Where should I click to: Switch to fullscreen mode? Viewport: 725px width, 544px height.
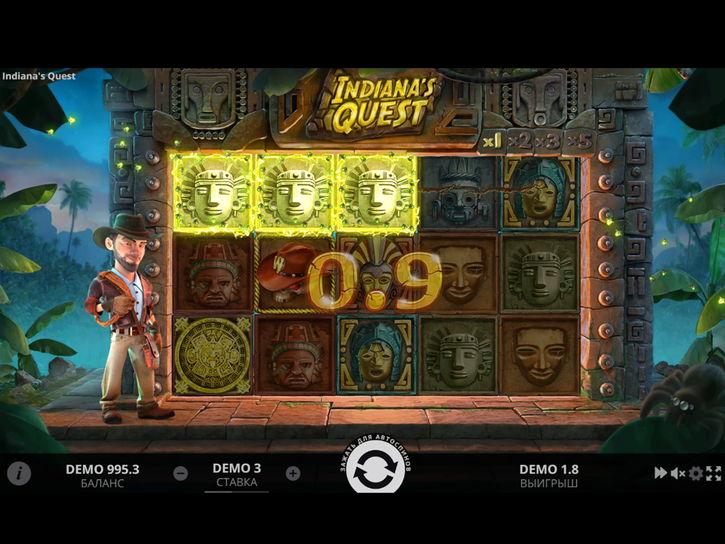click(713, 473)
